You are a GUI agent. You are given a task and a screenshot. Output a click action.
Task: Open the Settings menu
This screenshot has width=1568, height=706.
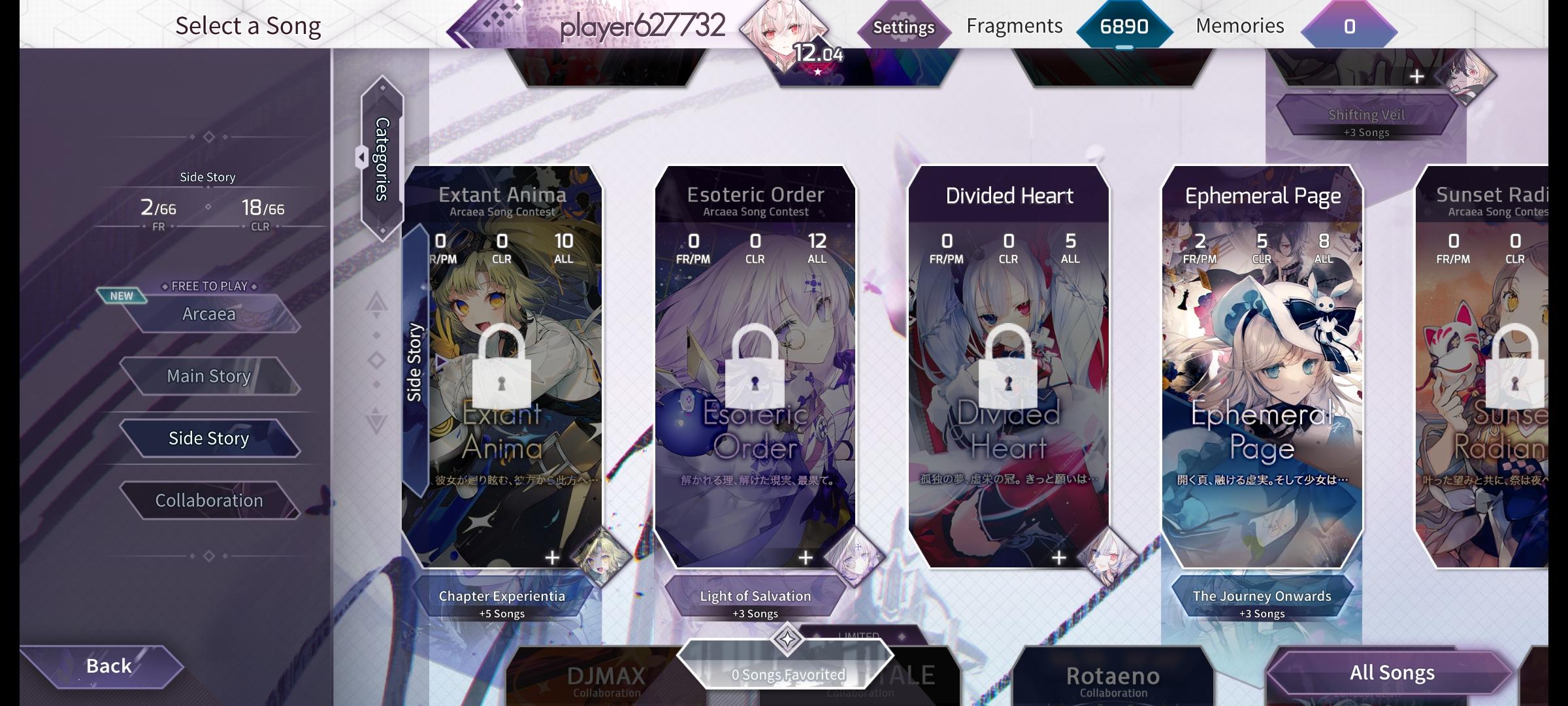(904, 27)
